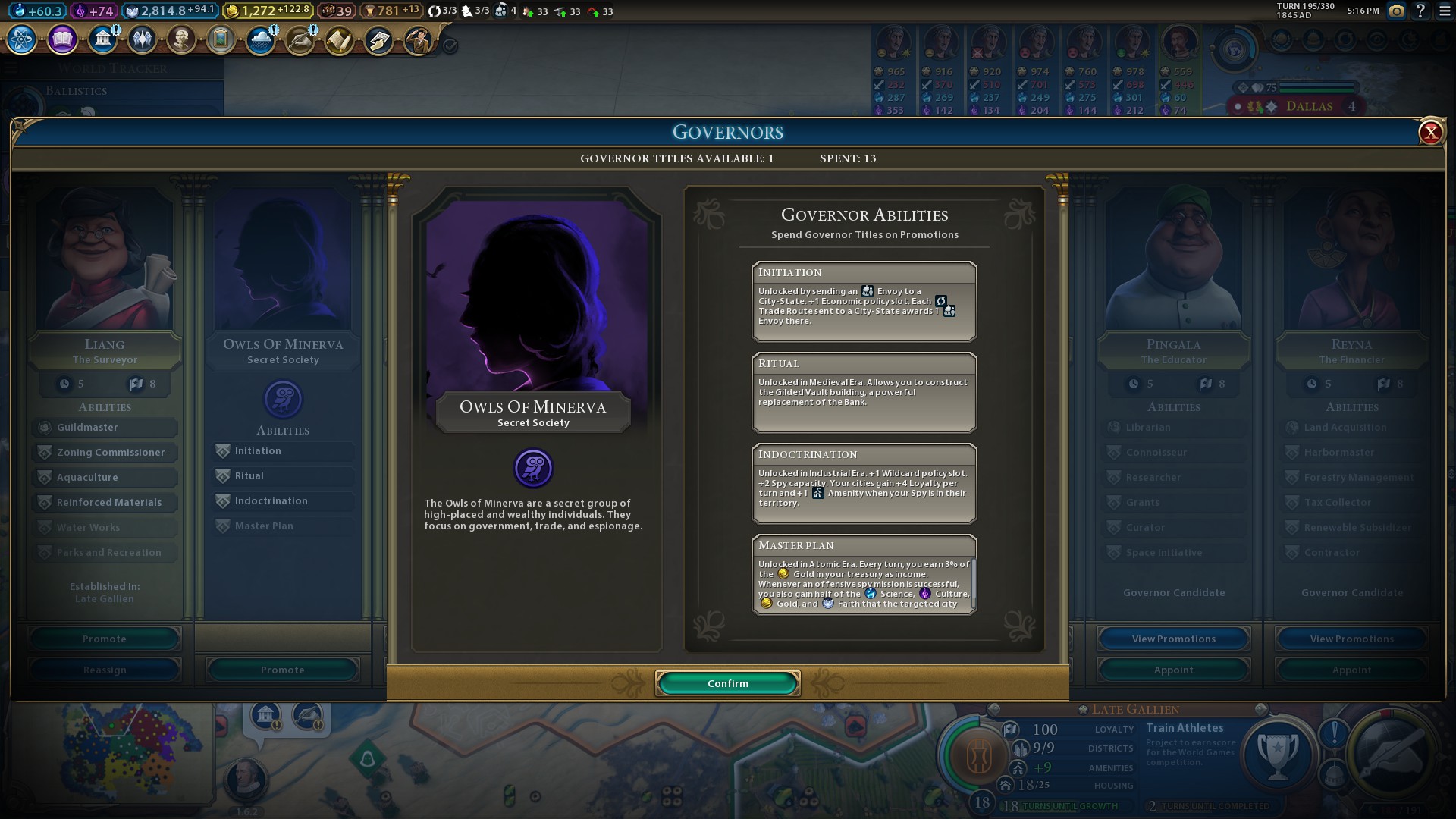Pick the Master Plan ability card
This screenshot has width=1456, height=819.
864,575
